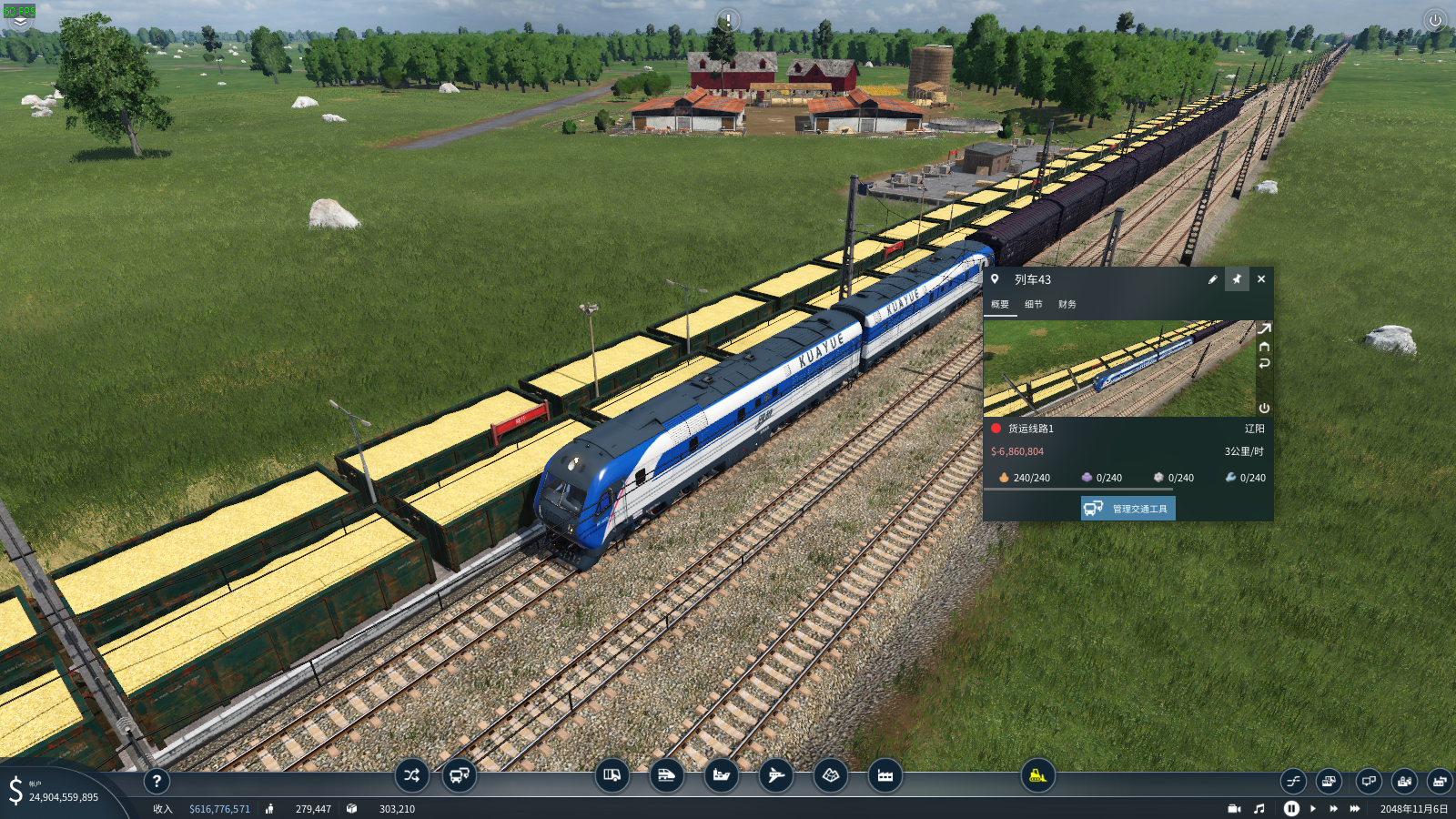Set game speed to fastest triple arrows
The height and width of the screenshot is (819, 1456).
tap(1355, 808)
